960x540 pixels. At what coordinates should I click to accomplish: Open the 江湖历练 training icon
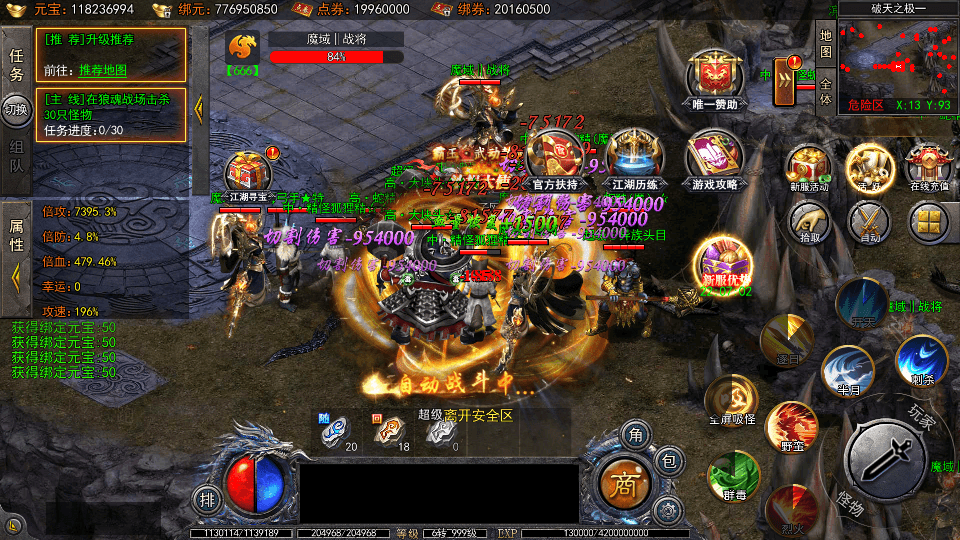[632, 158]
